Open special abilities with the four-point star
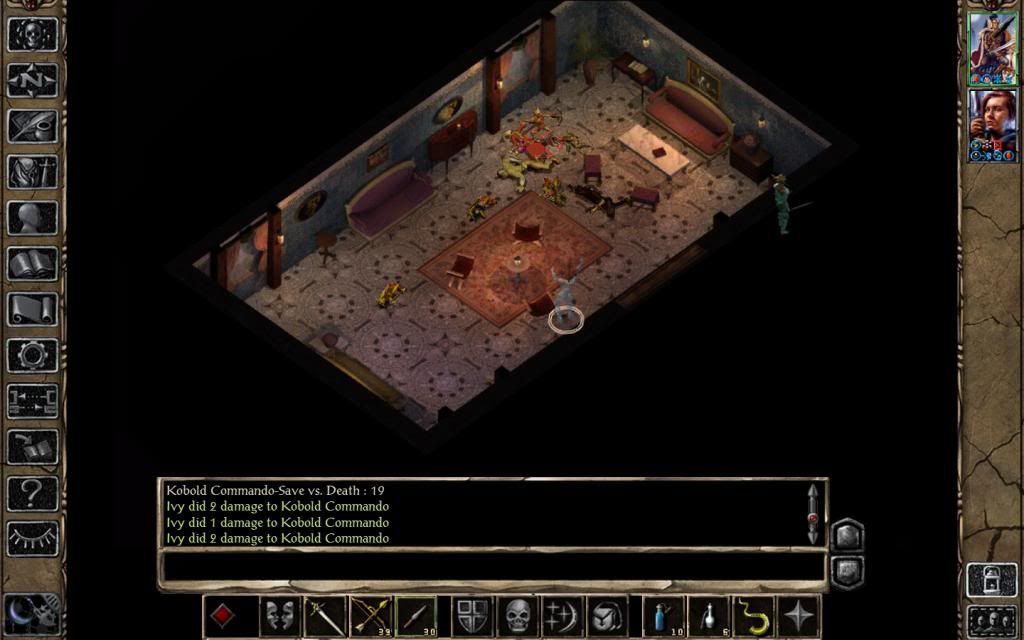 798,615
